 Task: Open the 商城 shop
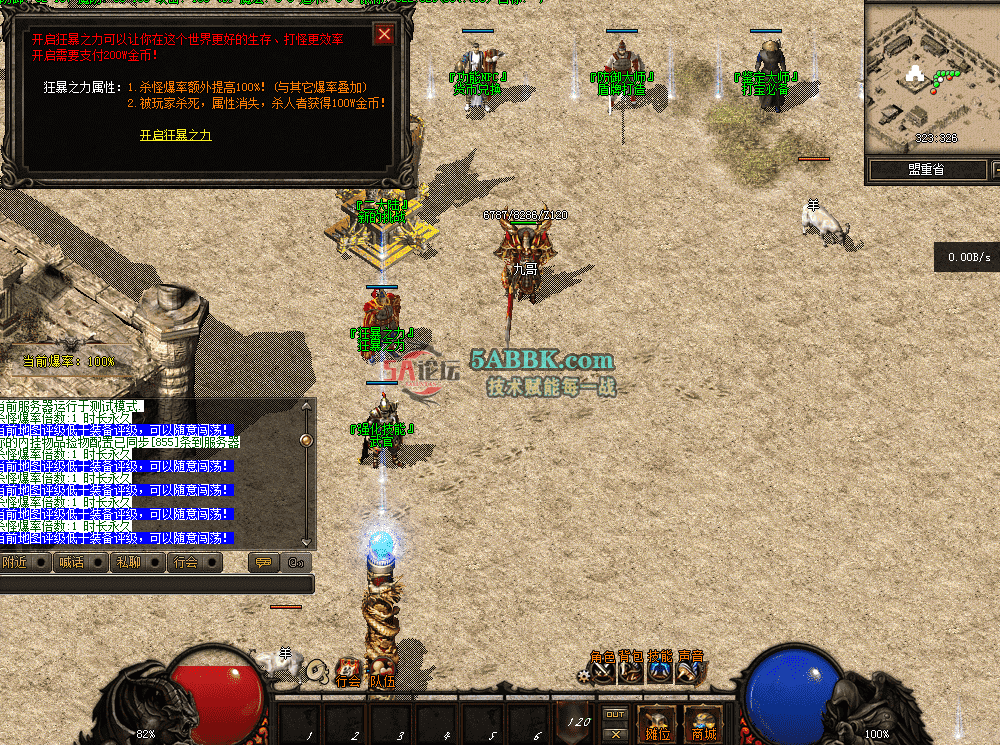click(x=703, y=722)
